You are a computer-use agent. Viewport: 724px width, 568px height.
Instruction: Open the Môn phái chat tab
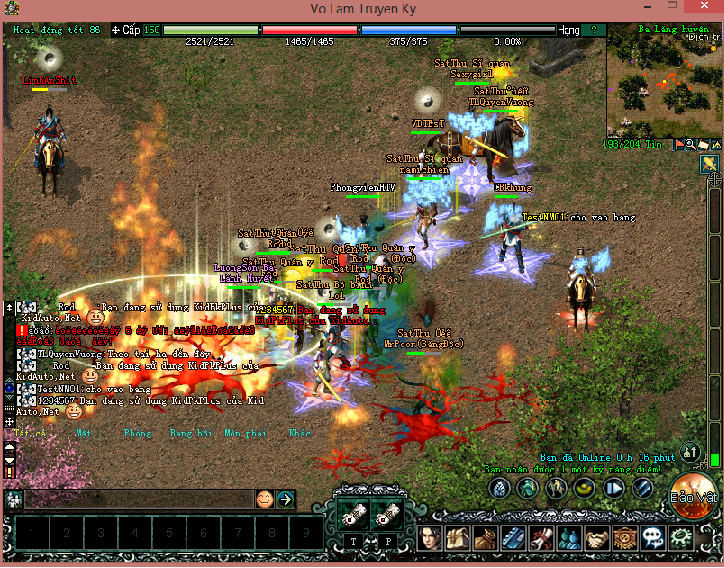[245, 433]
